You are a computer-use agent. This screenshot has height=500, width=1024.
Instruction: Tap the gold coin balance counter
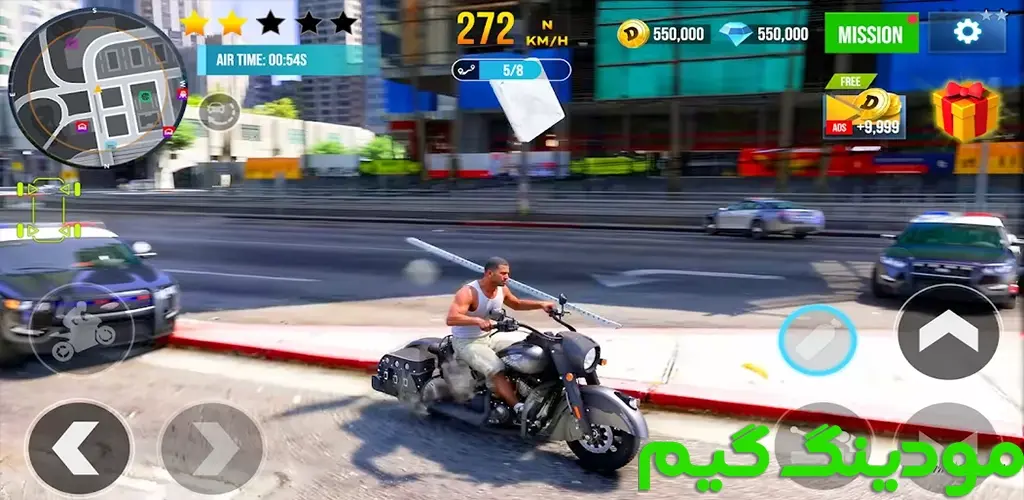click(663, 33)
